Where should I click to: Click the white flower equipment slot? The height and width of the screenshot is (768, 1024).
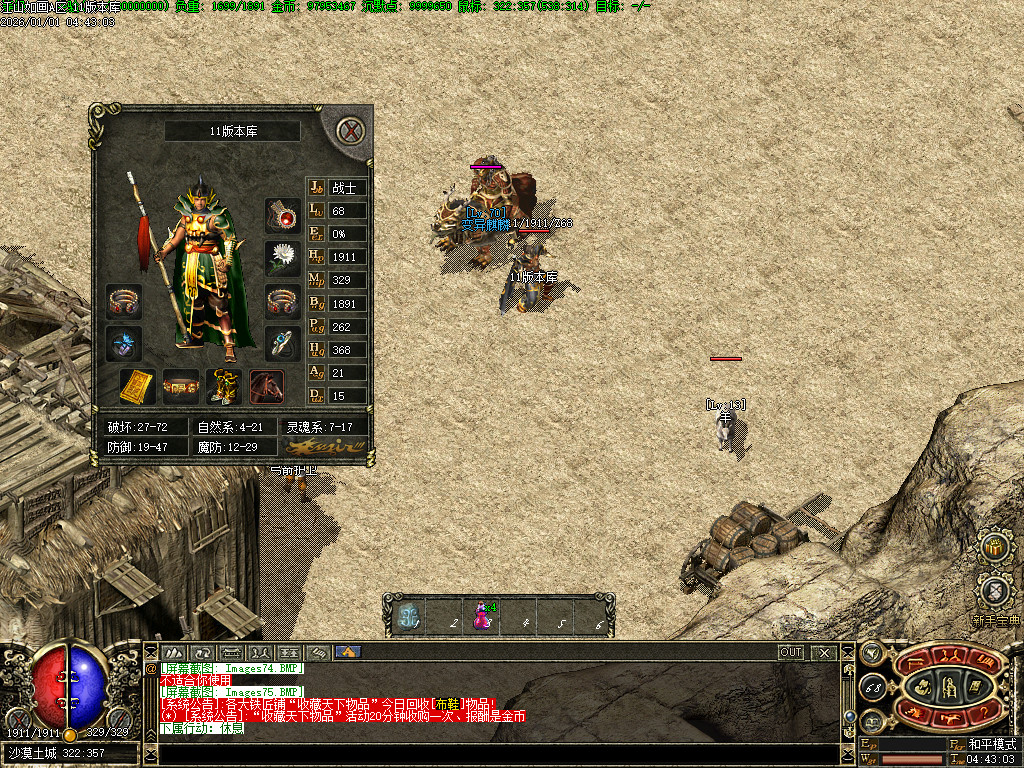pos(283,258)
